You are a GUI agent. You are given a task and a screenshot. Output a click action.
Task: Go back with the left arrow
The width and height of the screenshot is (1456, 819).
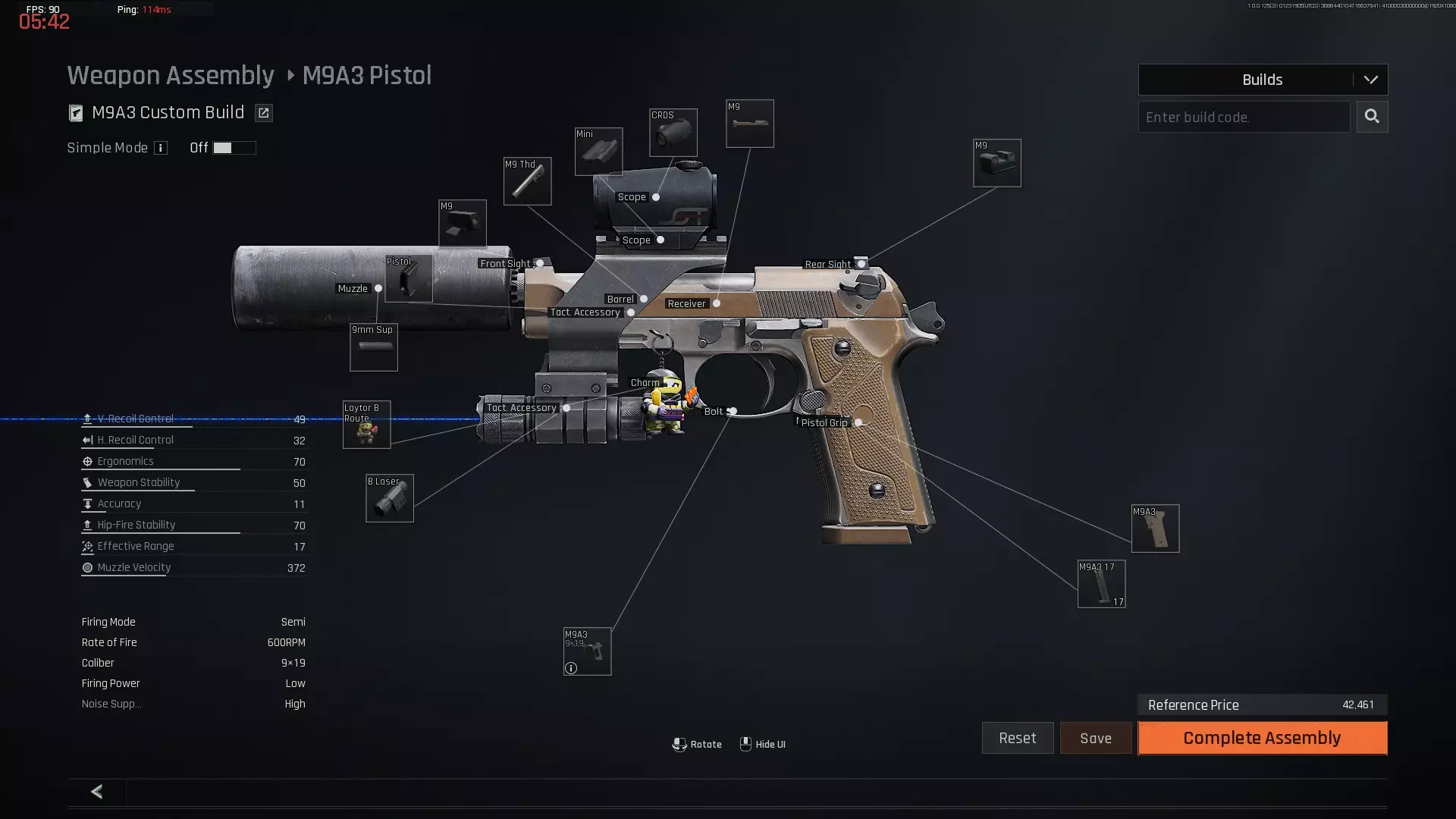(x=97, y=792)
